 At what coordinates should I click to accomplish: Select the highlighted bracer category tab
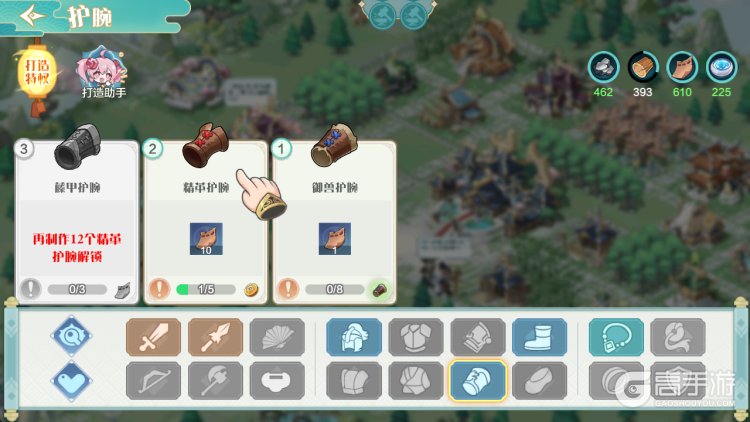pos(478,380)
